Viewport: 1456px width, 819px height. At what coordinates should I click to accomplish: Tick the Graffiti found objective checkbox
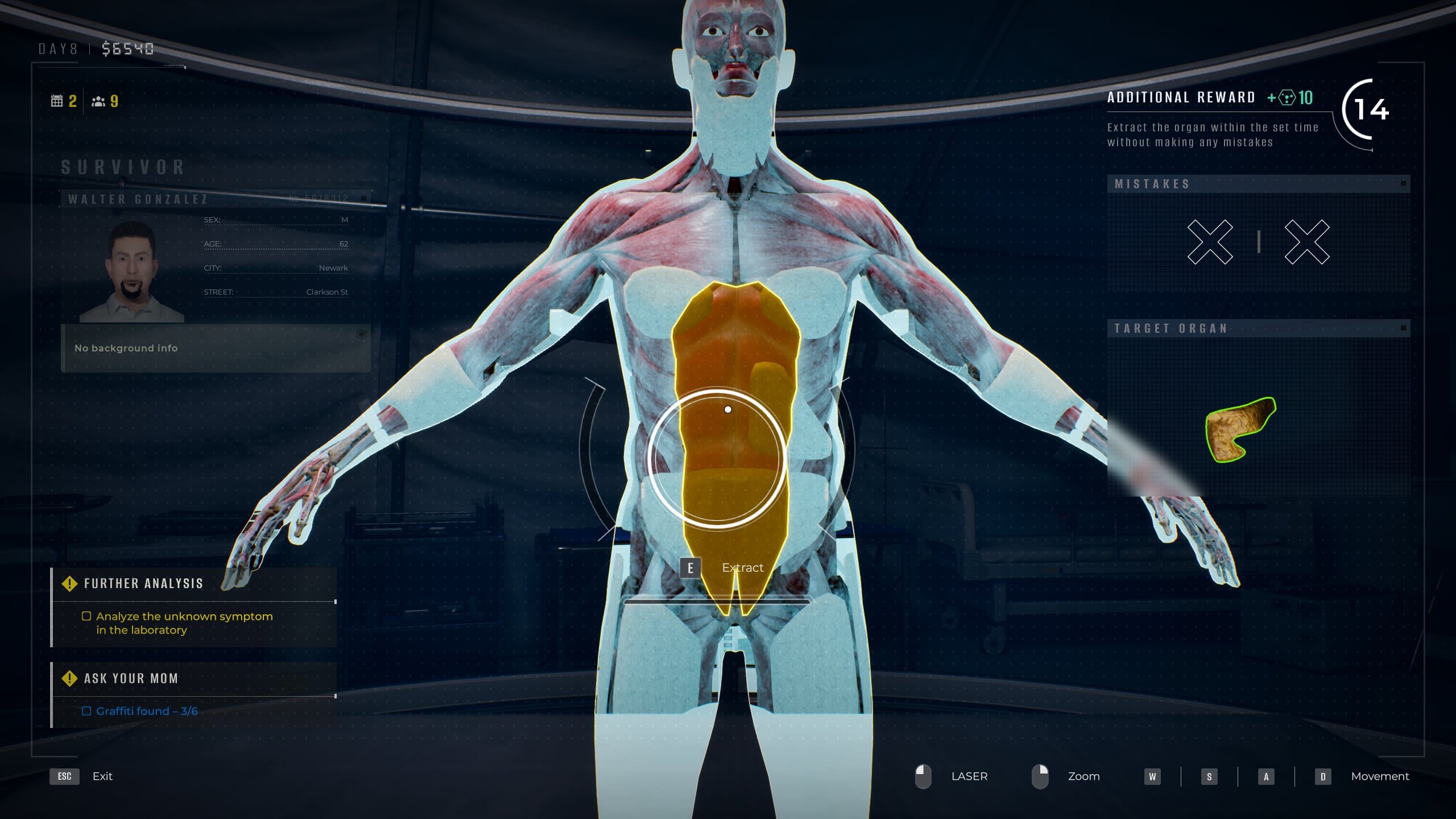click(86, 711)
